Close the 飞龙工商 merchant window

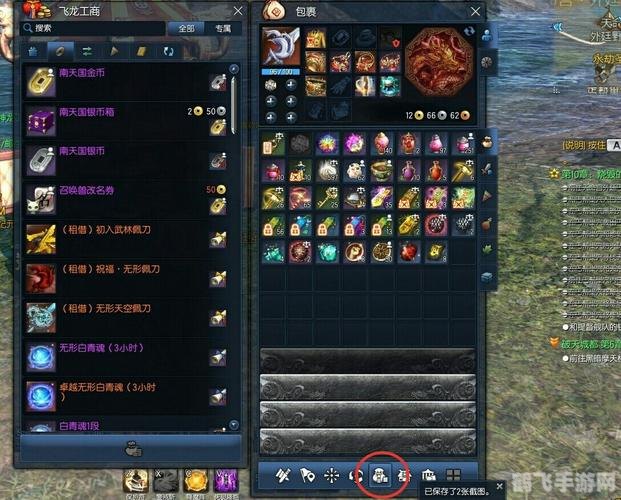click(236, 10)
